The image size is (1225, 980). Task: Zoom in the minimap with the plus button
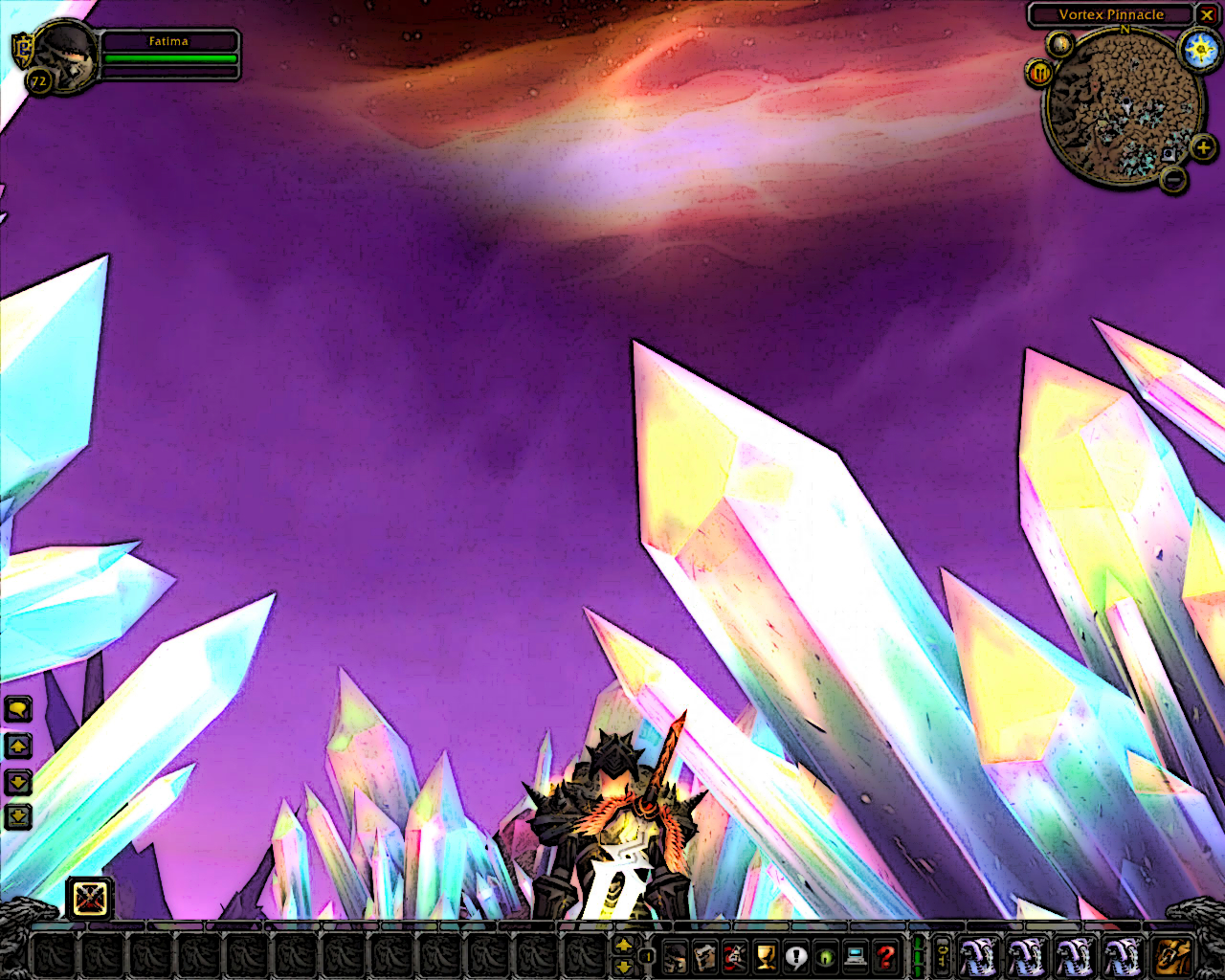1203,147
